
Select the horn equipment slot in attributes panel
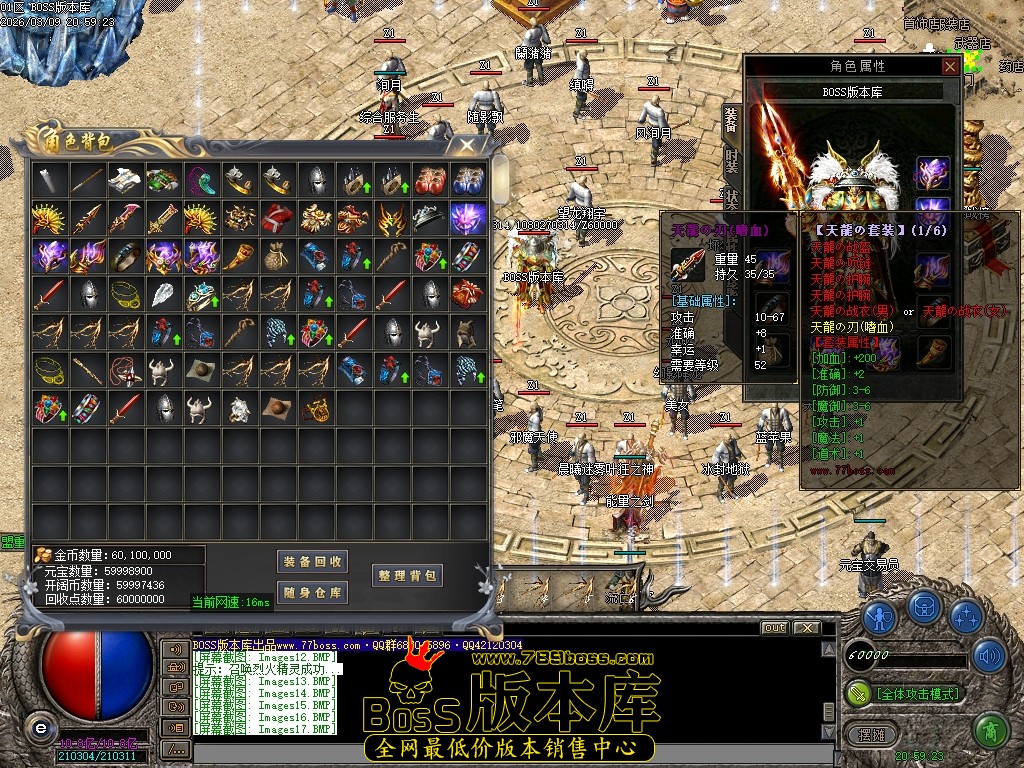(932, 352)
